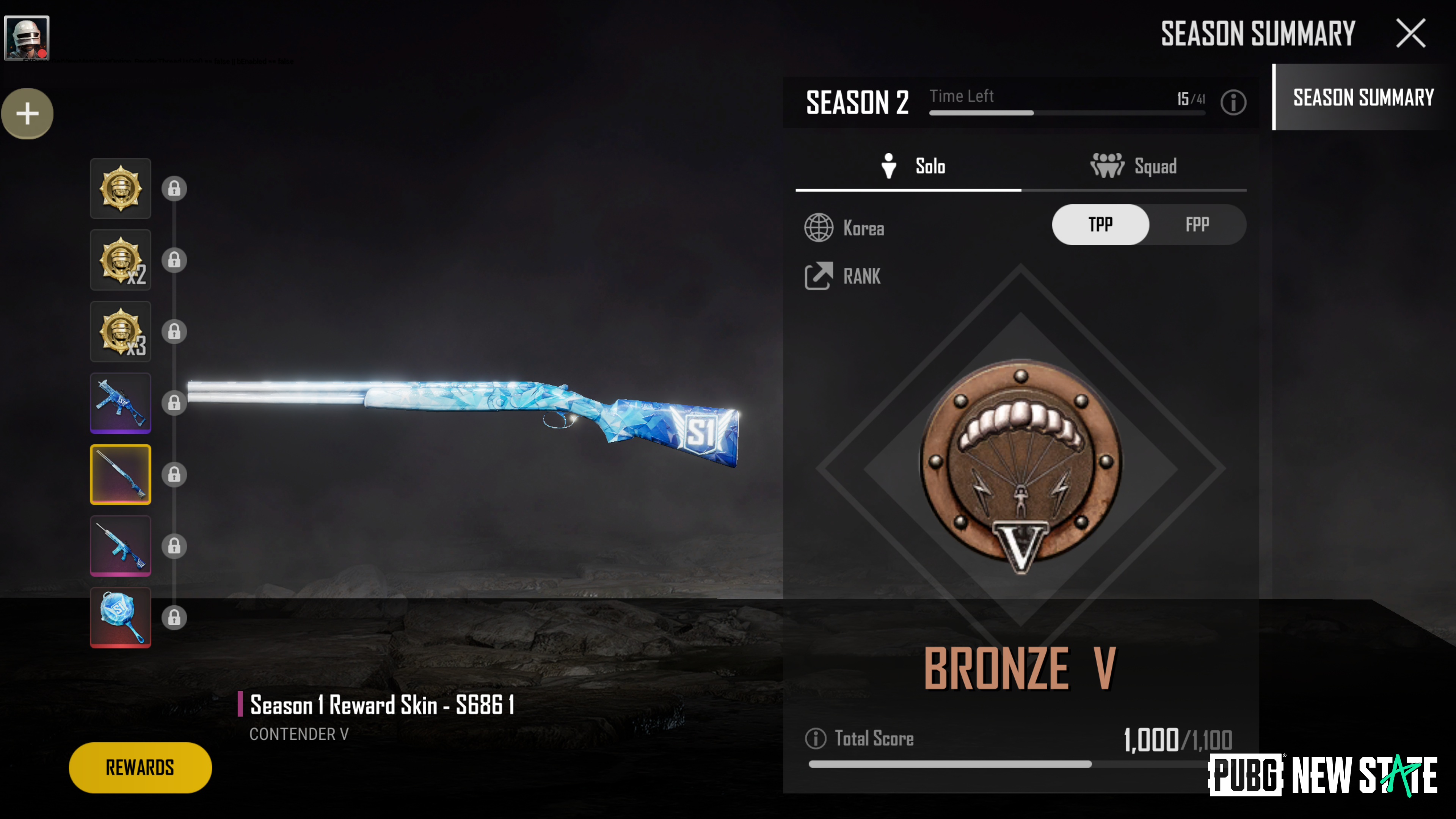Select the Season Summary side tab
1456x819 pixels.
(1363, 97)
